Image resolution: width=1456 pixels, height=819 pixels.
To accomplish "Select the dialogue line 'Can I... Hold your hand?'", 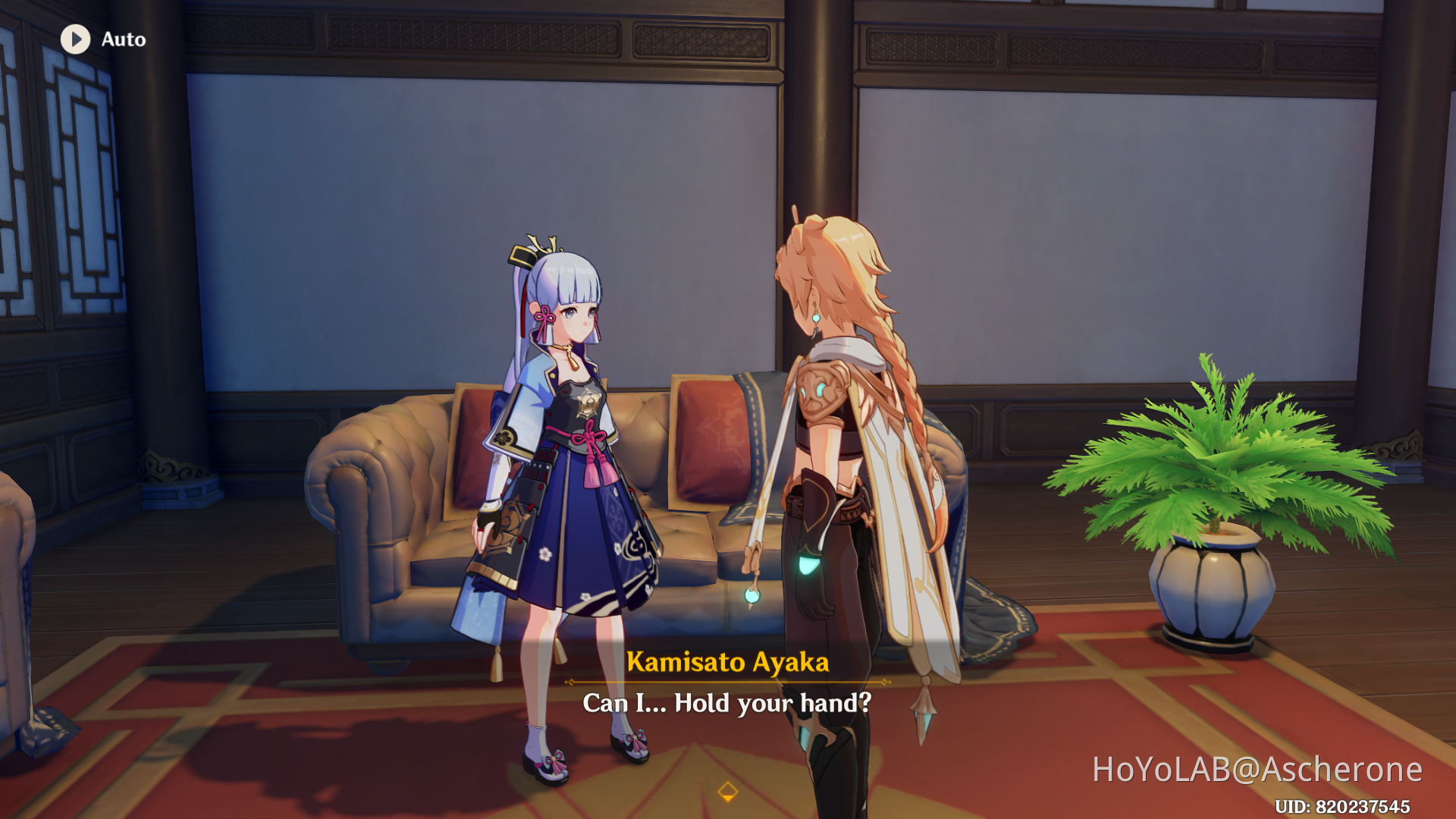I will 726,703.
